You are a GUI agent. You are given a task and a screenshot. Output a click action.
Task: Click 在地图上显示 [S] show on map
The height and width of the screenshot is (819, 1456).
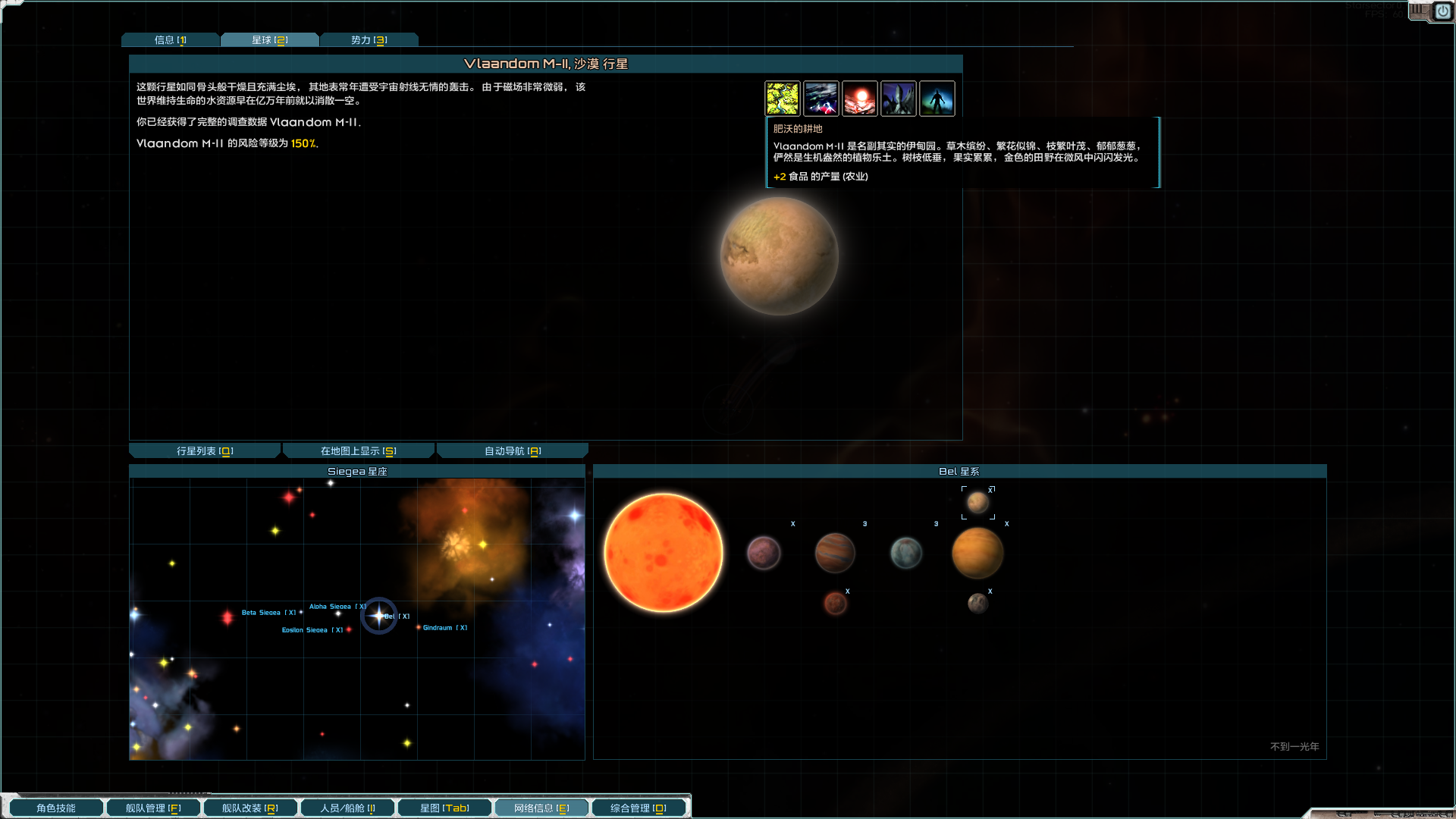pyautogui.click(x=358, y=450)
